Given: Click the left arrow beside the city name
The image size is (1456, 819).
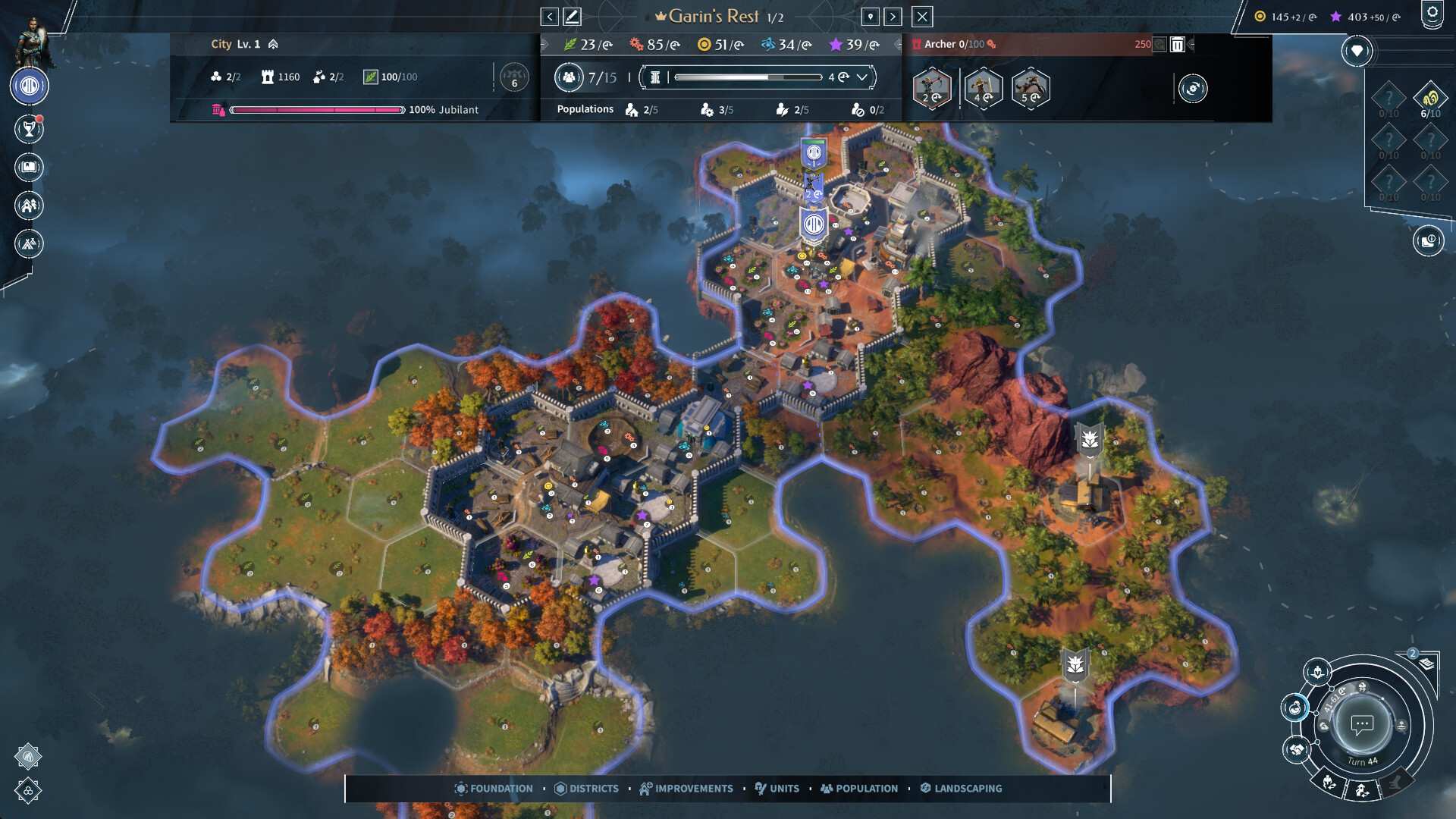Looking at the screenshot, I should coord(548,16).
